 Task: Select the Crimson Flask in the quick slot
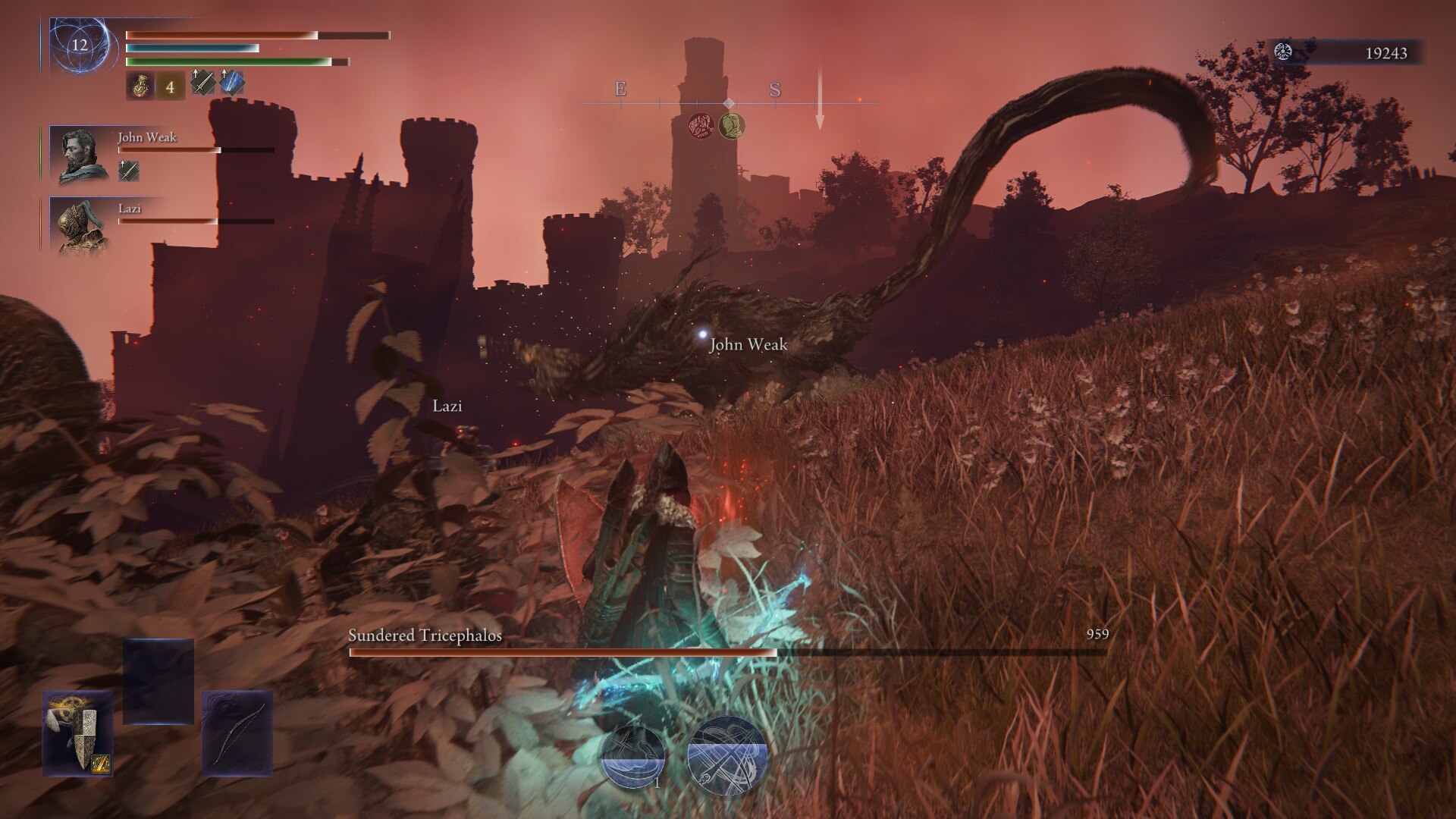(x=140, y=86)
